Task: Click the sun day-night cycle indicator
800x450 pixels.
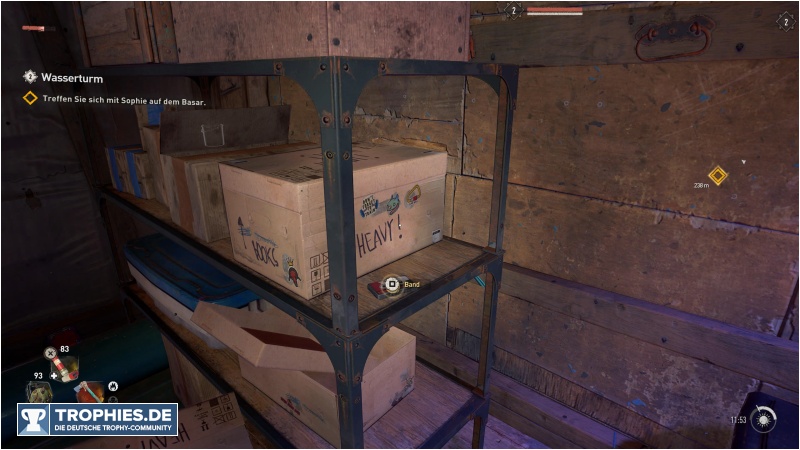Action: (x=766, y=418)
